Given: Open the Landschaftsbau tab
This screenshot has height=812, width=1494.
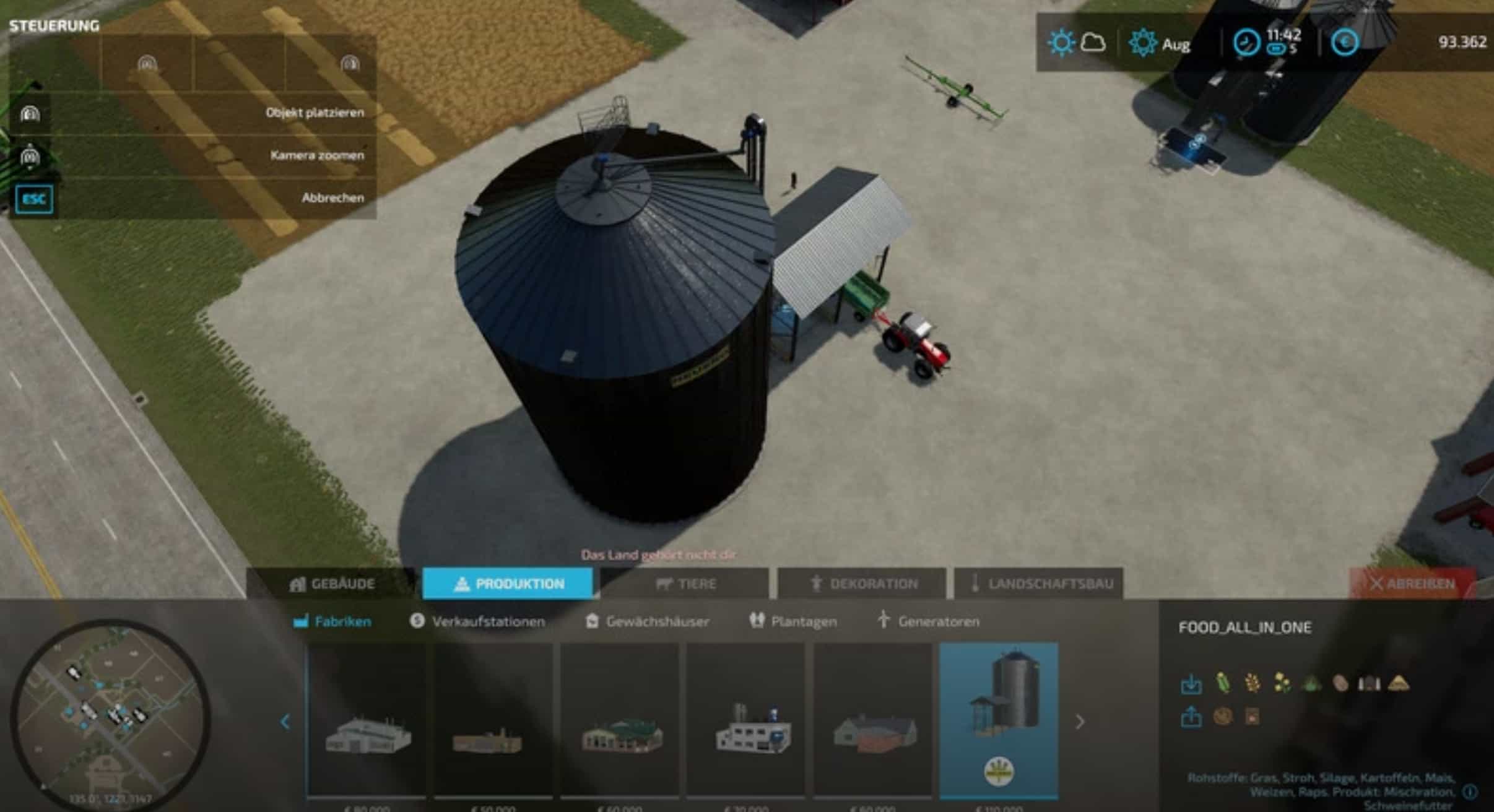Looking at the screenshot, I should click(1038, 584).
